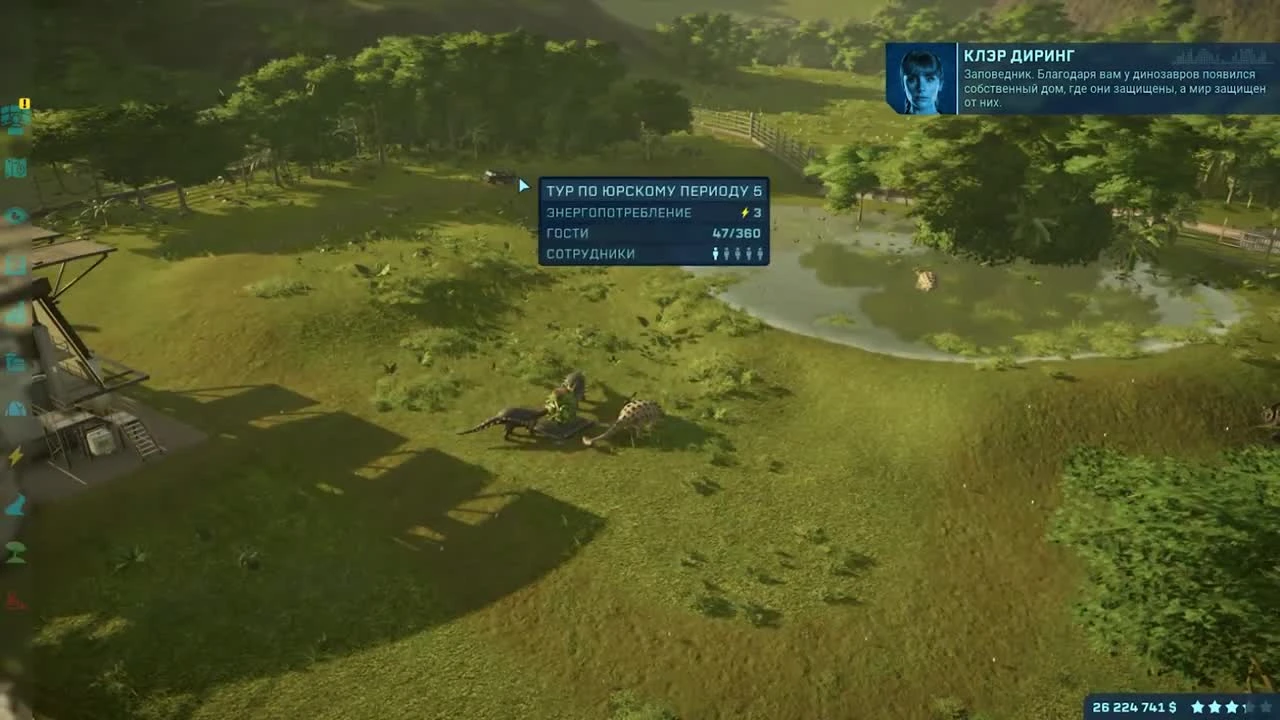Click the fence tool icon in sidebar
This screenshot has width=1280, height=720.
(x=15, y=313)
